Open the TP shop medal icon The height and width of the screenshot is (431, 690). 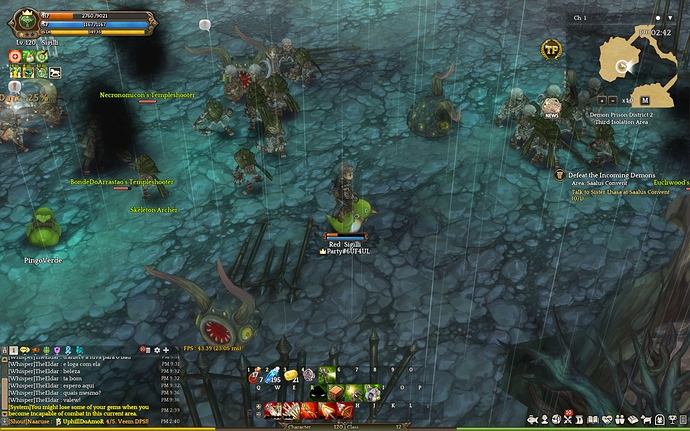[550, 49]
